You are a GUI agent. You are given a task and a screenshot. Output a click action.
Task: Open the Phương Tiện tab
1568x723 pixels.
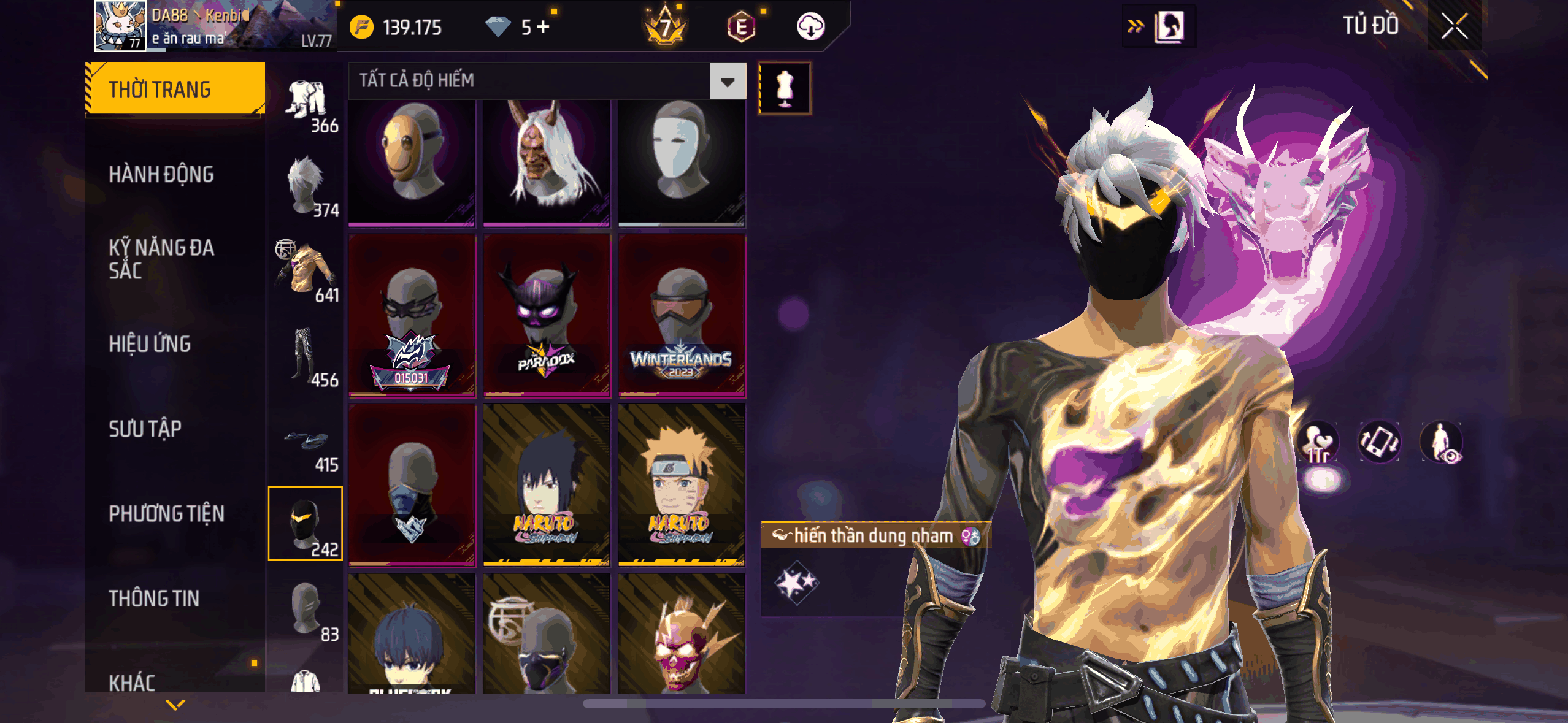tap(167, 514)
